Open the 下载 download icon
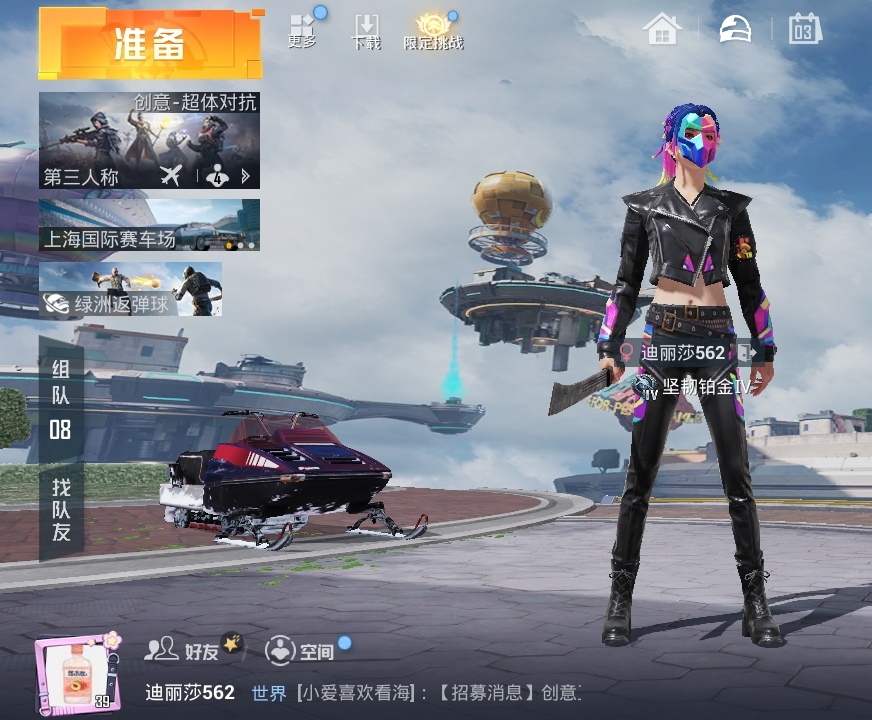This screenshot has height=720, width=872. 367,31
